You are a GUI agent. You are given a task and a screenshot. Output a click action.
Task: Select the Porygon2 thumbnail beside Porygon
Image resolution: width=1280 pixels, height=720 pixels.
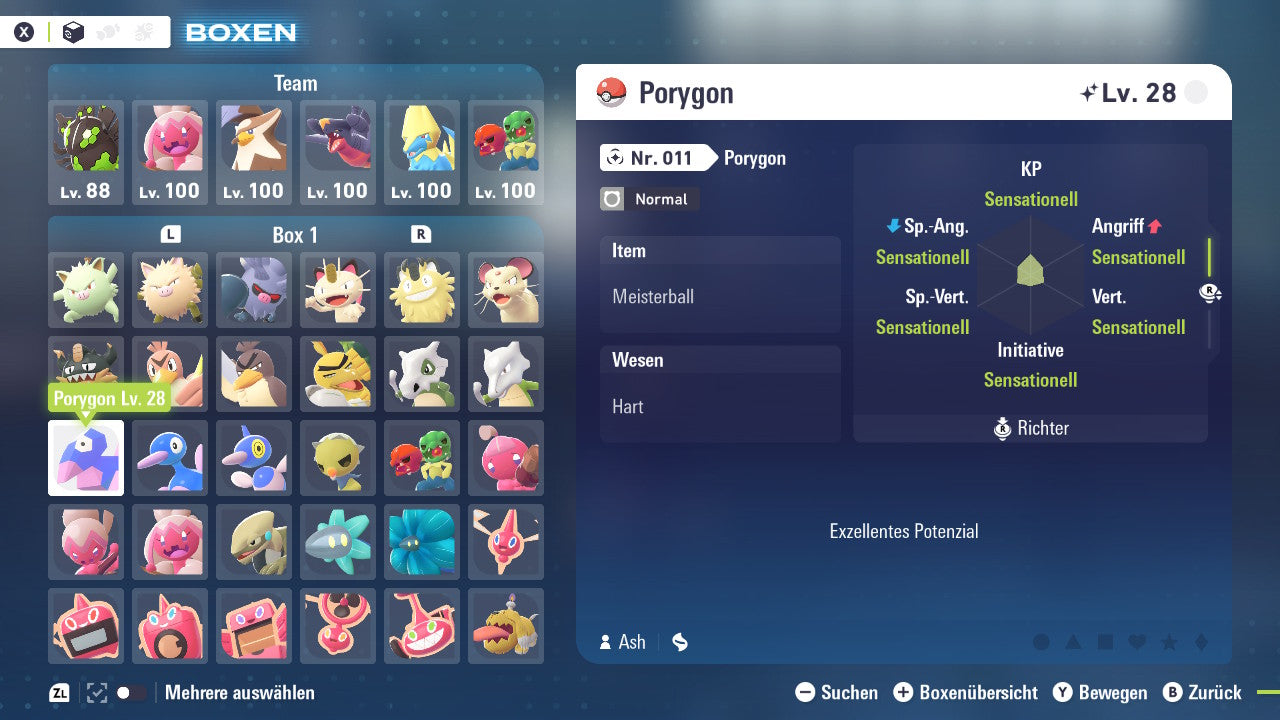tap(170, 458)
